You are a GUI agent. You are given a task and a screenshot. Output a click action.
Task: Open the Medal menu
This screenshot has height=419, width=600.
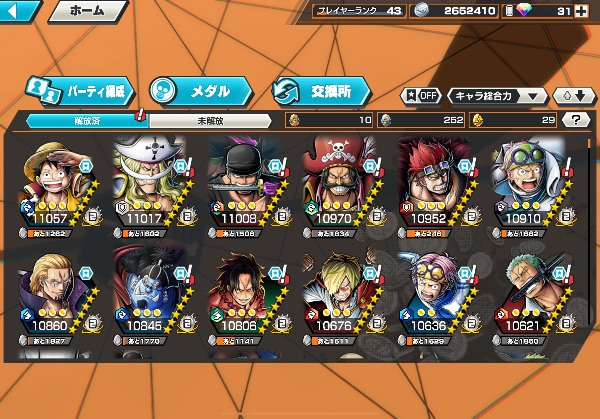point(193,90)
